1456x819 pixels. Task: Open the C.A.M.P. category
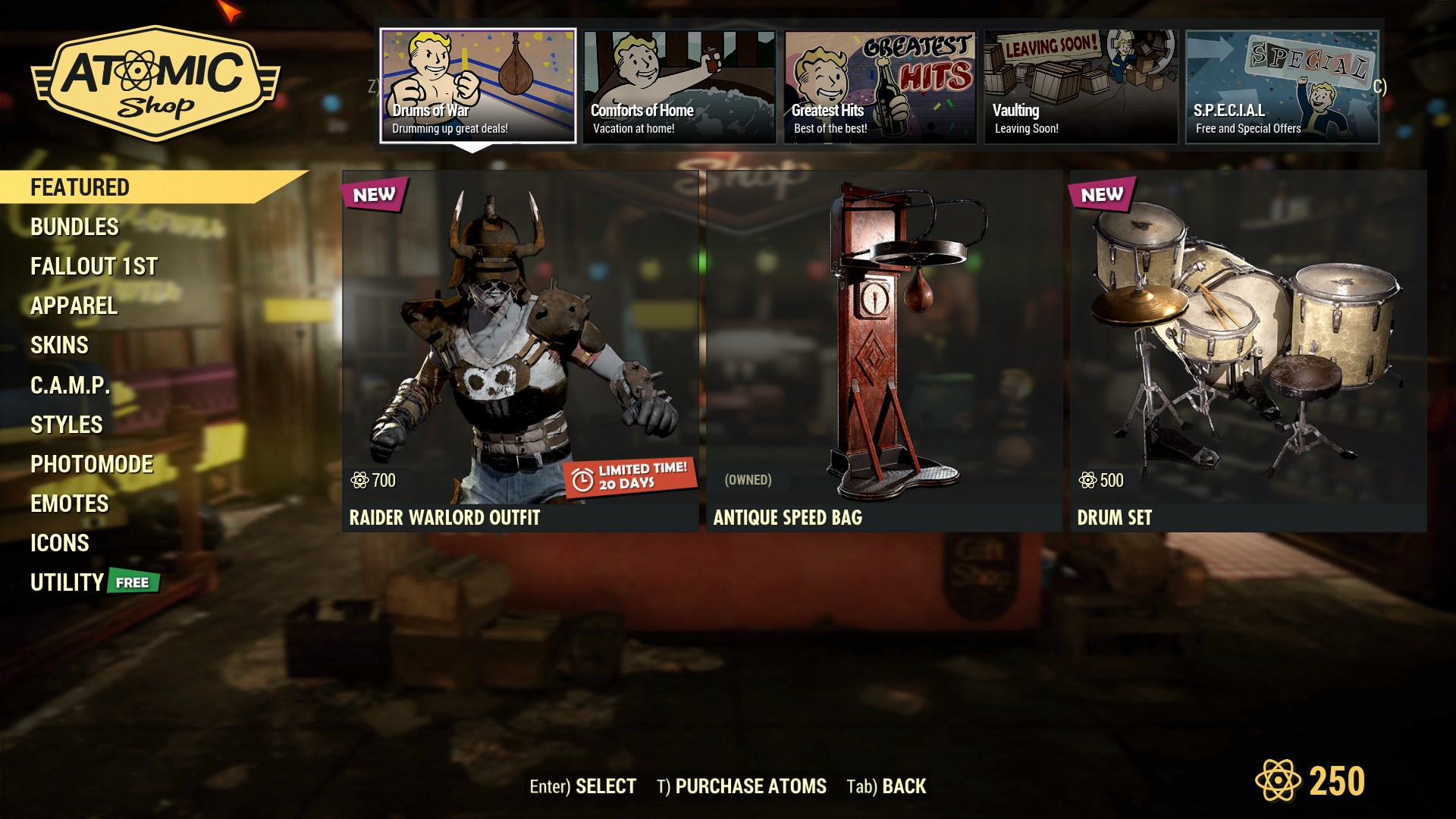click(x=70, y=385)
